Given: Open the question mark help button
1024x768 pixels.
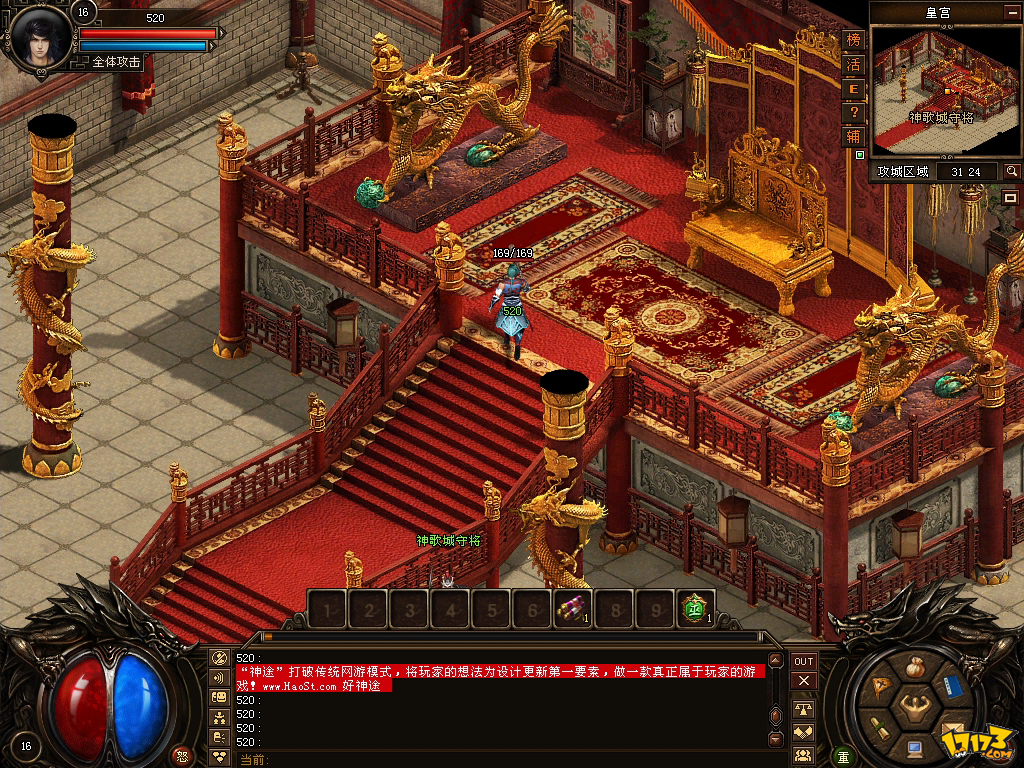Looking at the screenshot, I should 853,112.
